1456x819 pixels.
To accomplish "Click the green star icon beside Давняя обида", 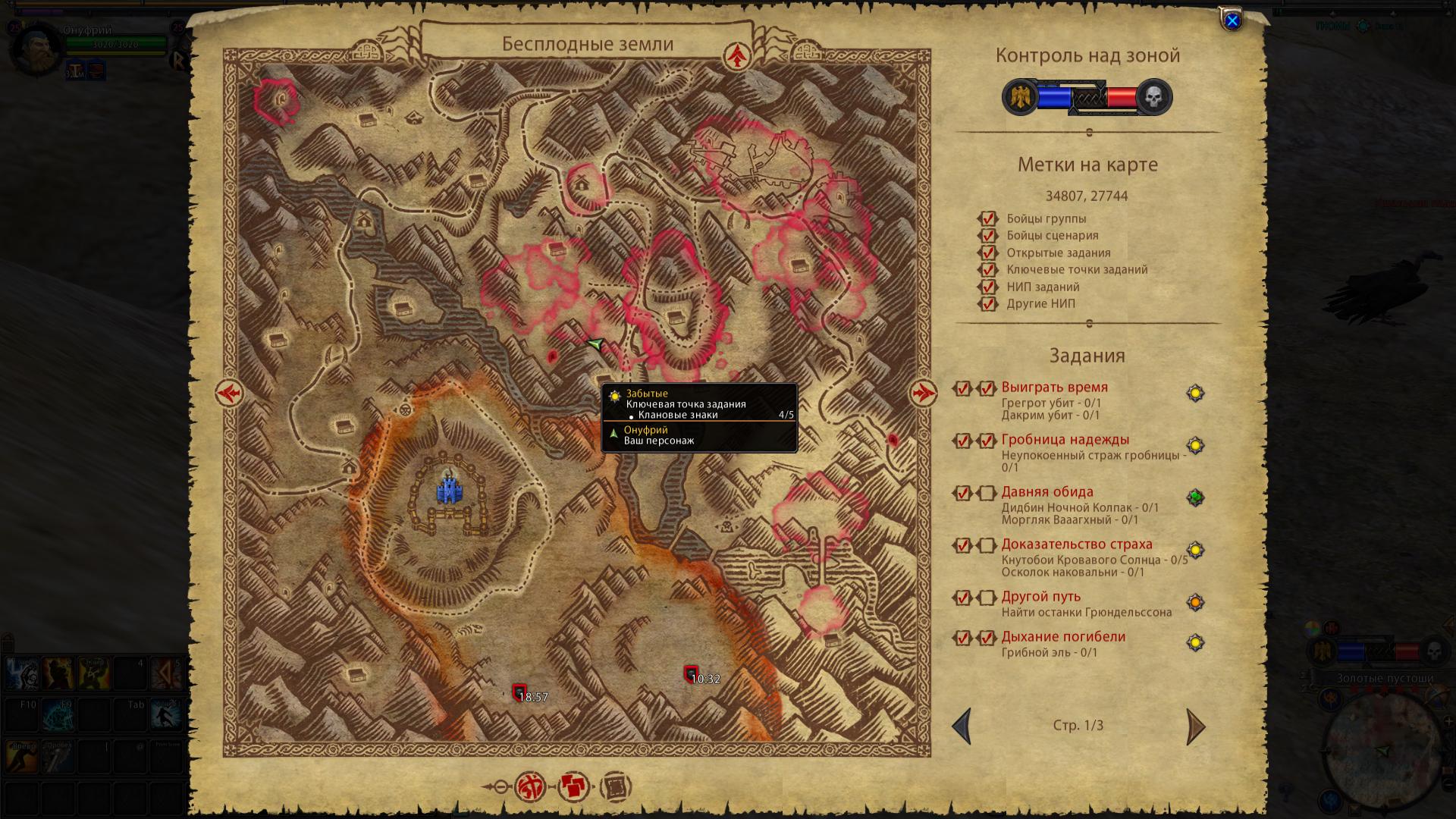I will pos(1195,497).
